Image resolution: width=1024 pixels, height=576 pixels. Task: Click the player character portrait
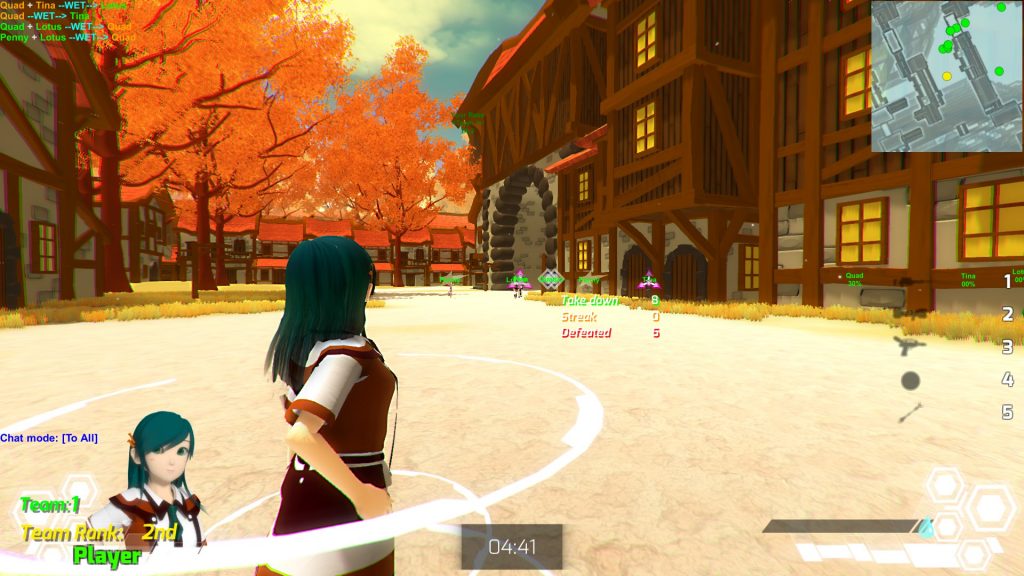coord(158,472)
